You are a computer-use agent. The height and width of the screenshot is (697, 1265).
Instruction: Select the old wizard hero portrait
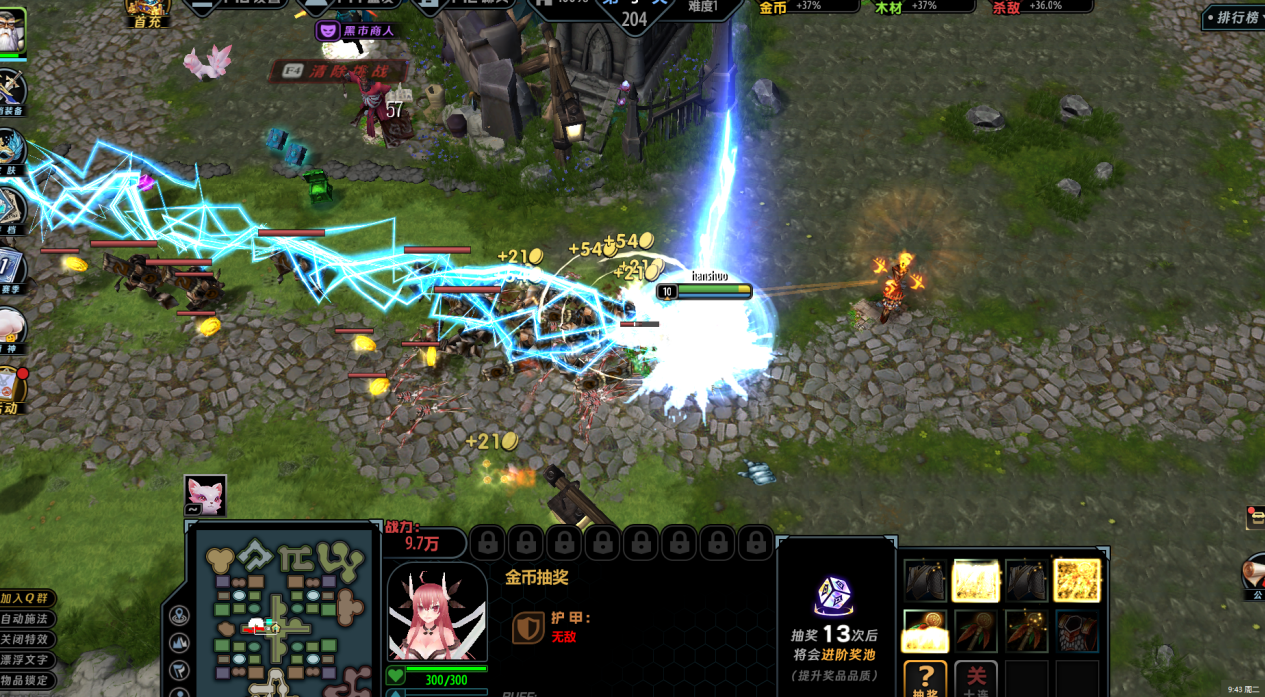11,32
